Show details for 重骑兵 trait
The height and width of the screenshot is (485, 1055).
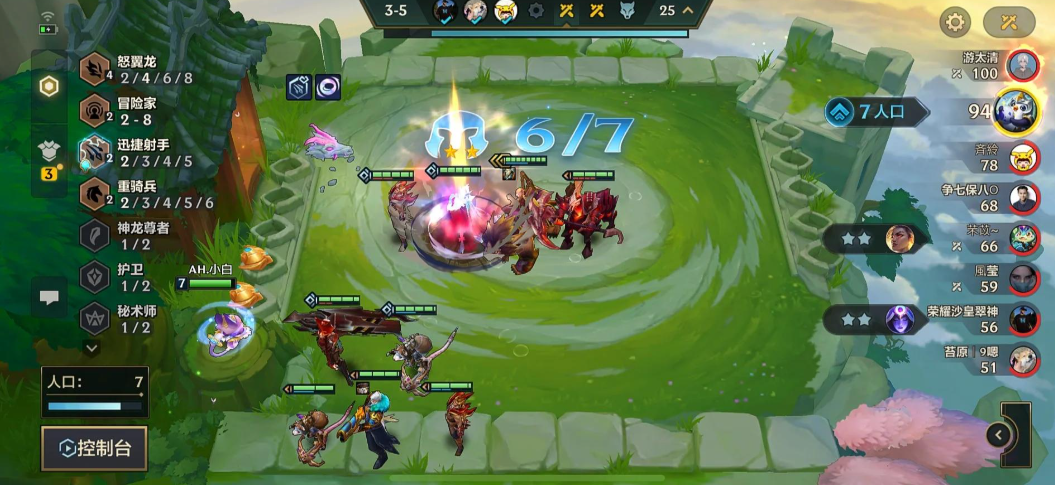click(x=140, y=194)
